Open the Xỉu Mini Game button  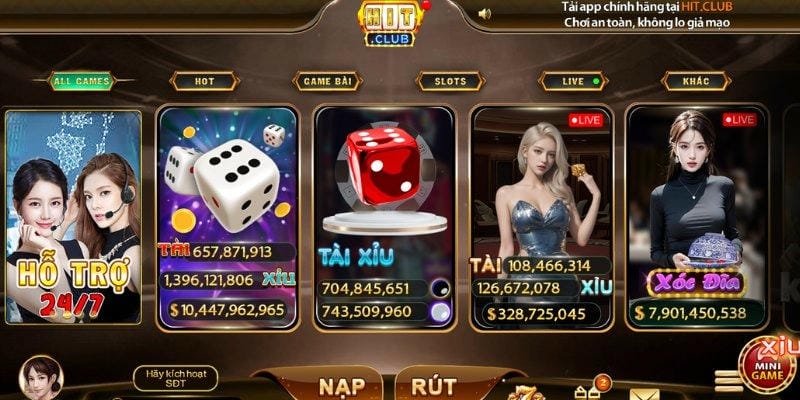[x=769, y=366]
